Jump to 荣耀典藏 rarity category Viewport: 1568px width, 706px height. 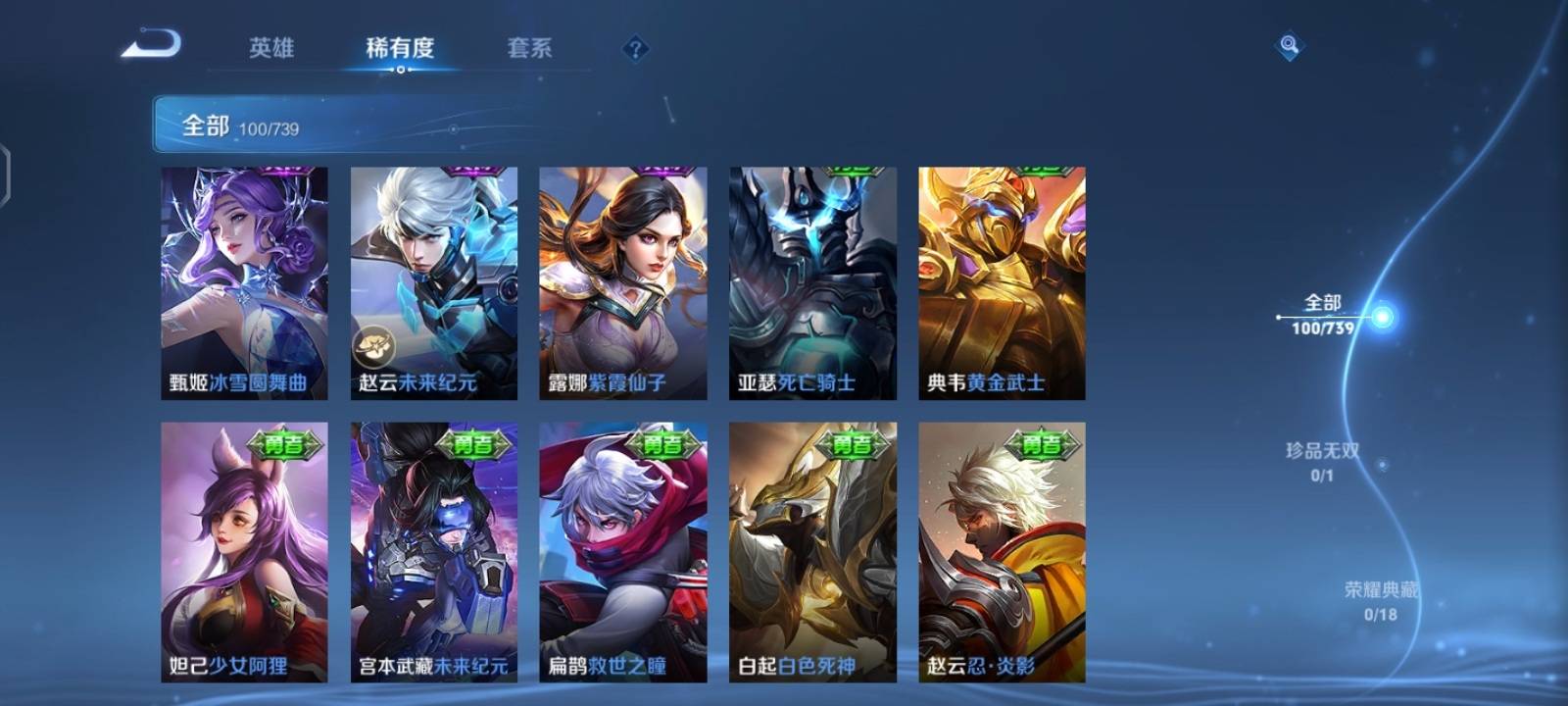click(x=1381, y=600)
